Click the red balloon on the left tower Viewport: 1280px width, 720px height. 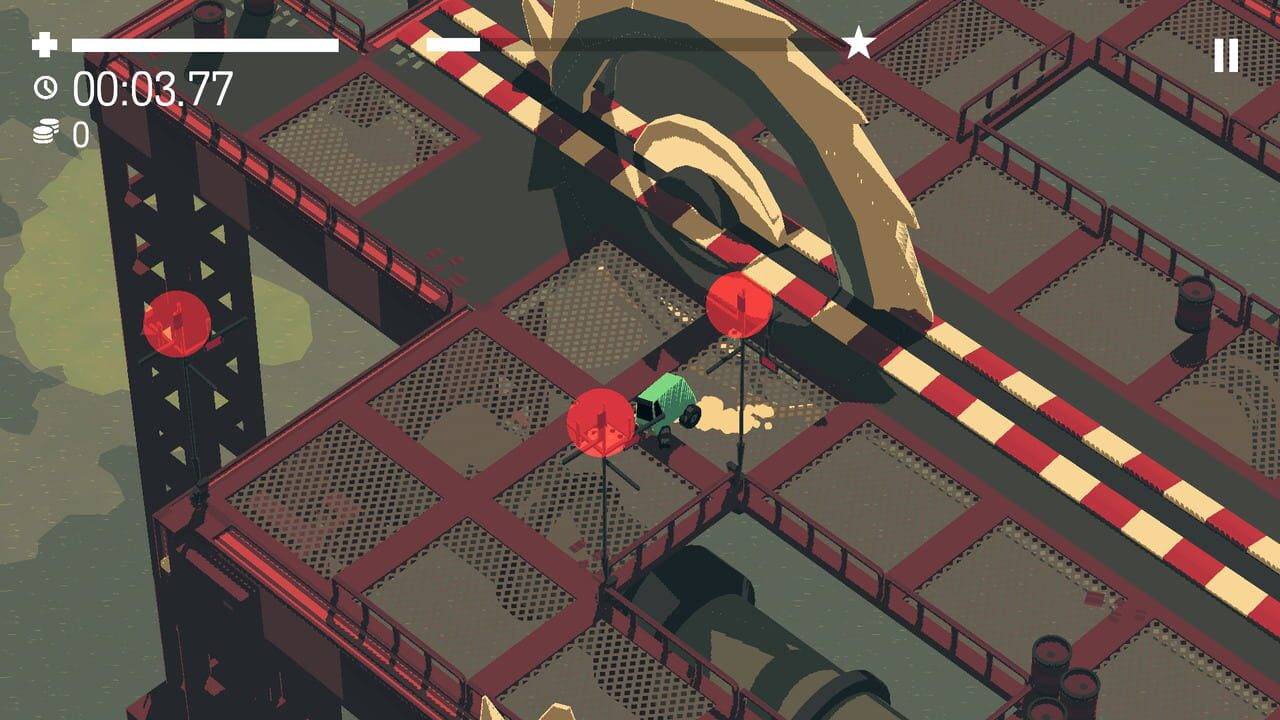click(x=174, y=325)
